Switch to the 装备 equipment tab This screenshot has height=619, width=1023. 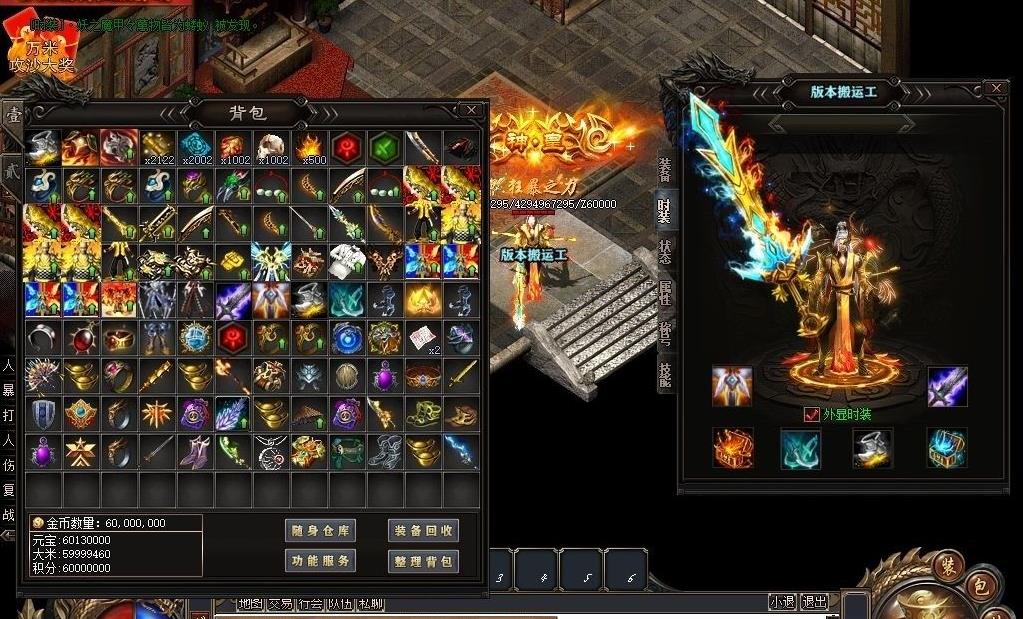[664, 170]
